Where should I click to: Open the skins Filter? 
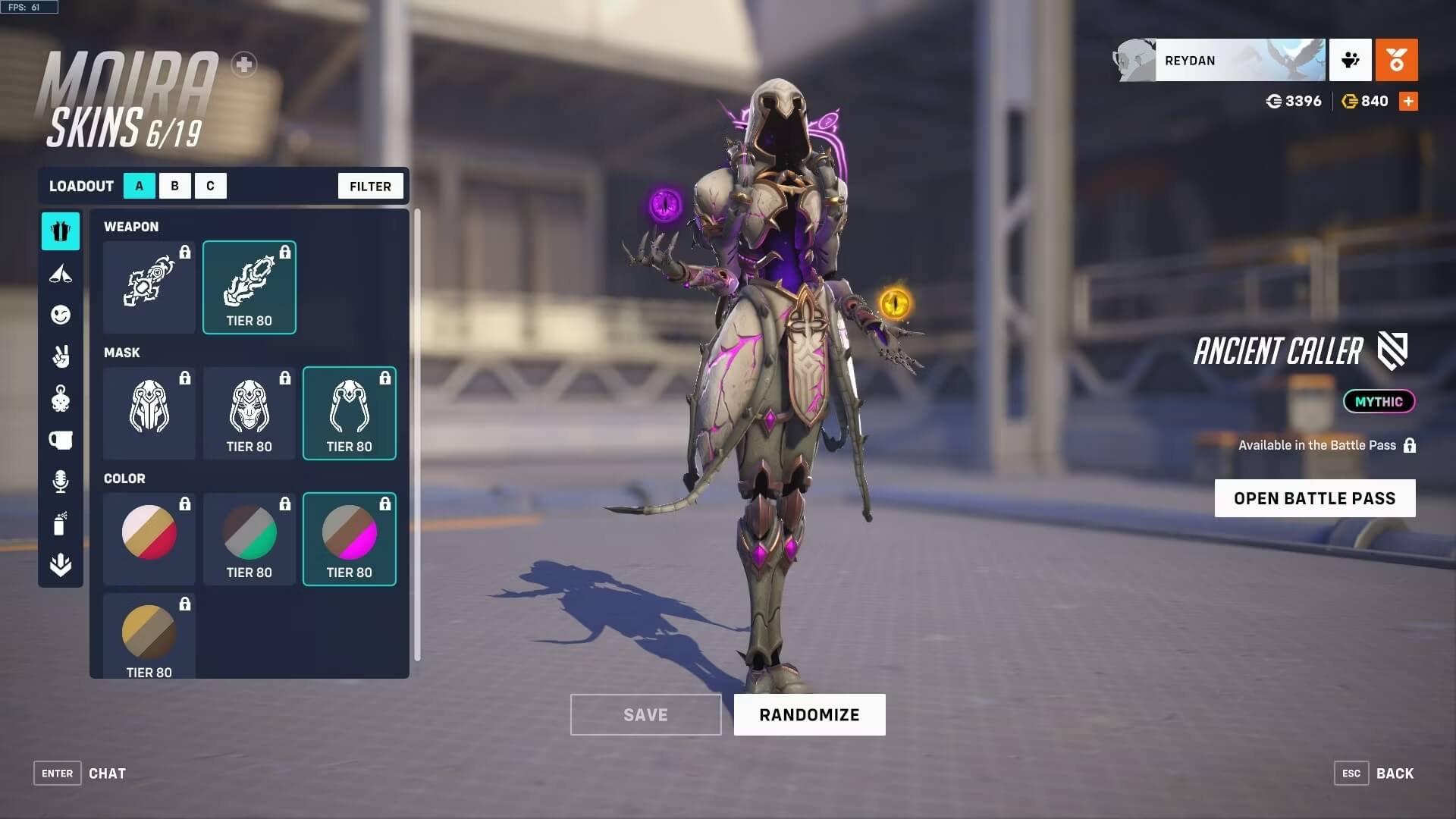(x=370, y=186)
